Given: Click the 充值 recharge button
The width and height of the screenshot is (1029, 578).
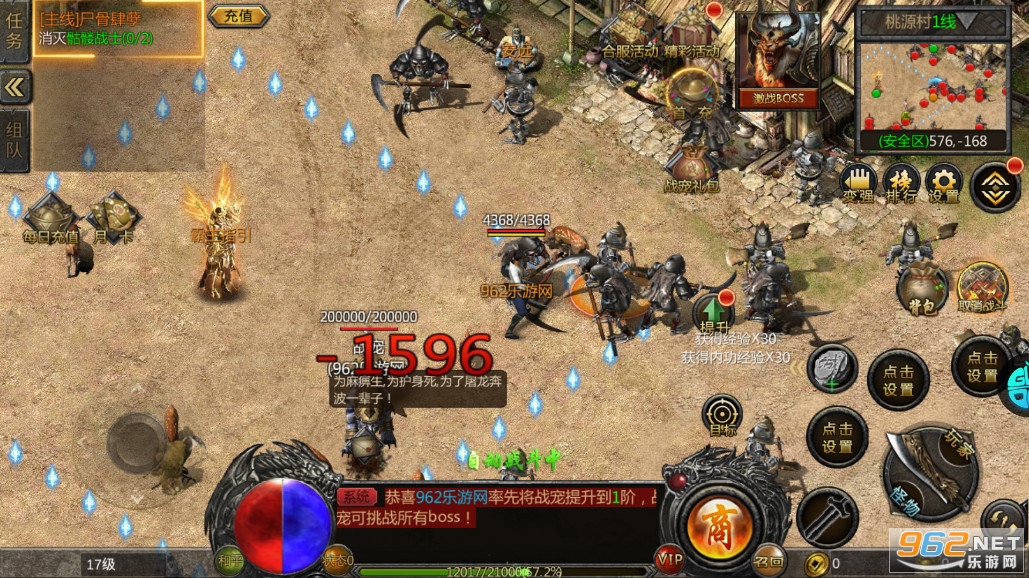Looking at the screenshot, I should pyautogui.click(x=238, y=15).
